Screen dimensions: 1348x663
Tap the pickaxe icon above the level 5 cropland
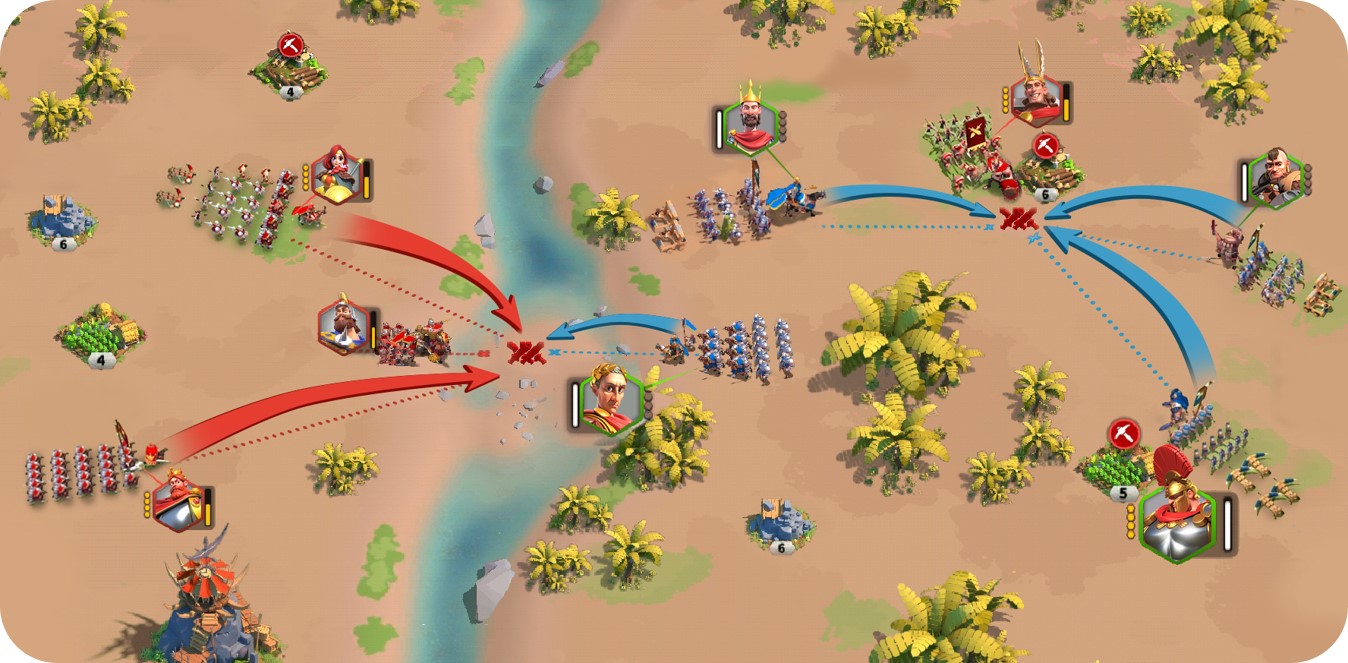[1124, 434]
